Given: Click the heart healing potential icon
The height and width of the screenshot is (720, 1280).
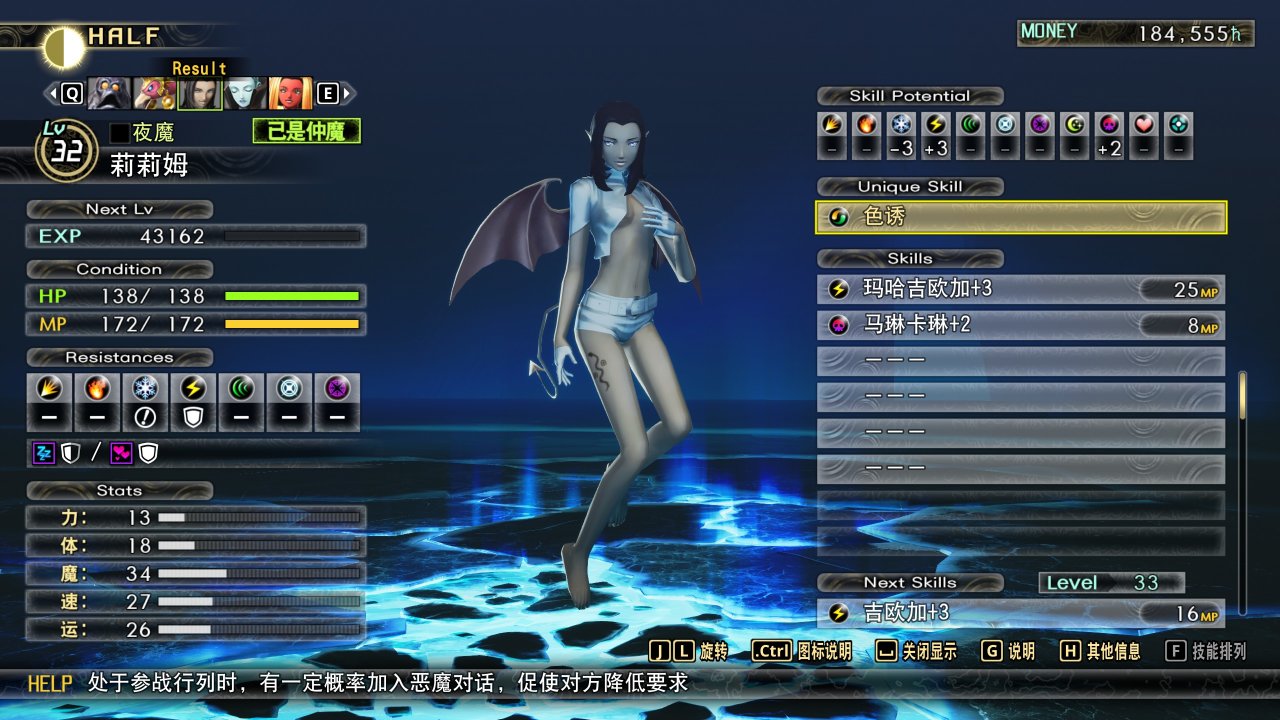Looking at the screenshot, I should pos(1143,125).
